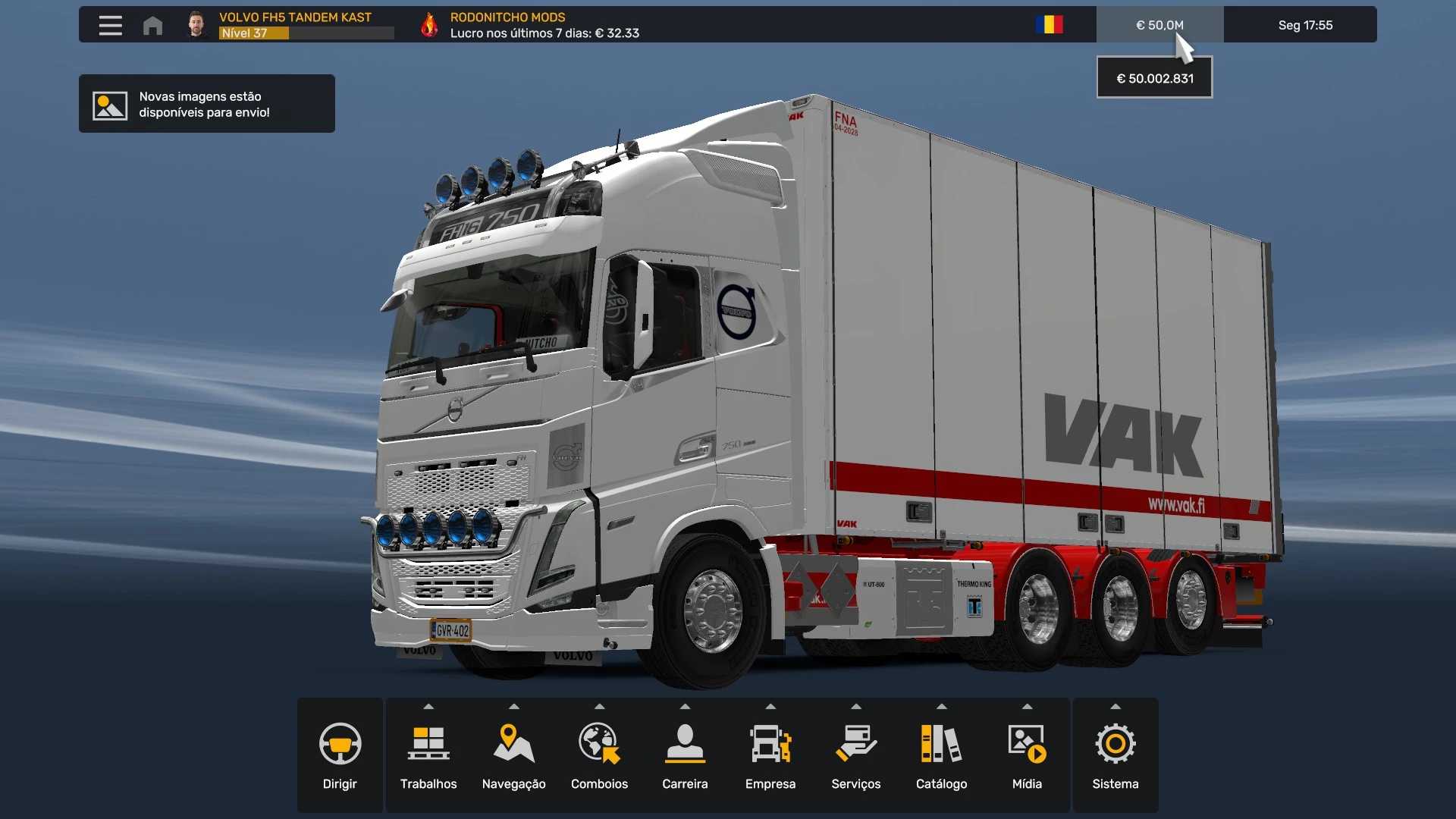Screen dimensions: 1456x819
Task: Start driving with the Dirigir button
Action: tap(340, 756)
